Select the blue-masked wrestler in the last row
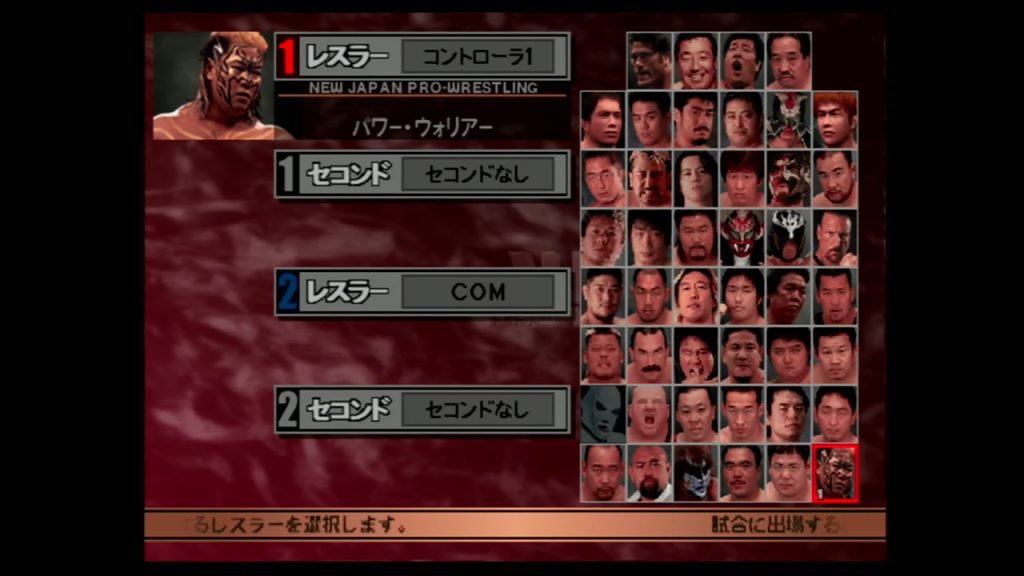Viewport: 1024px width, 576px height. [x=695, y=473]
